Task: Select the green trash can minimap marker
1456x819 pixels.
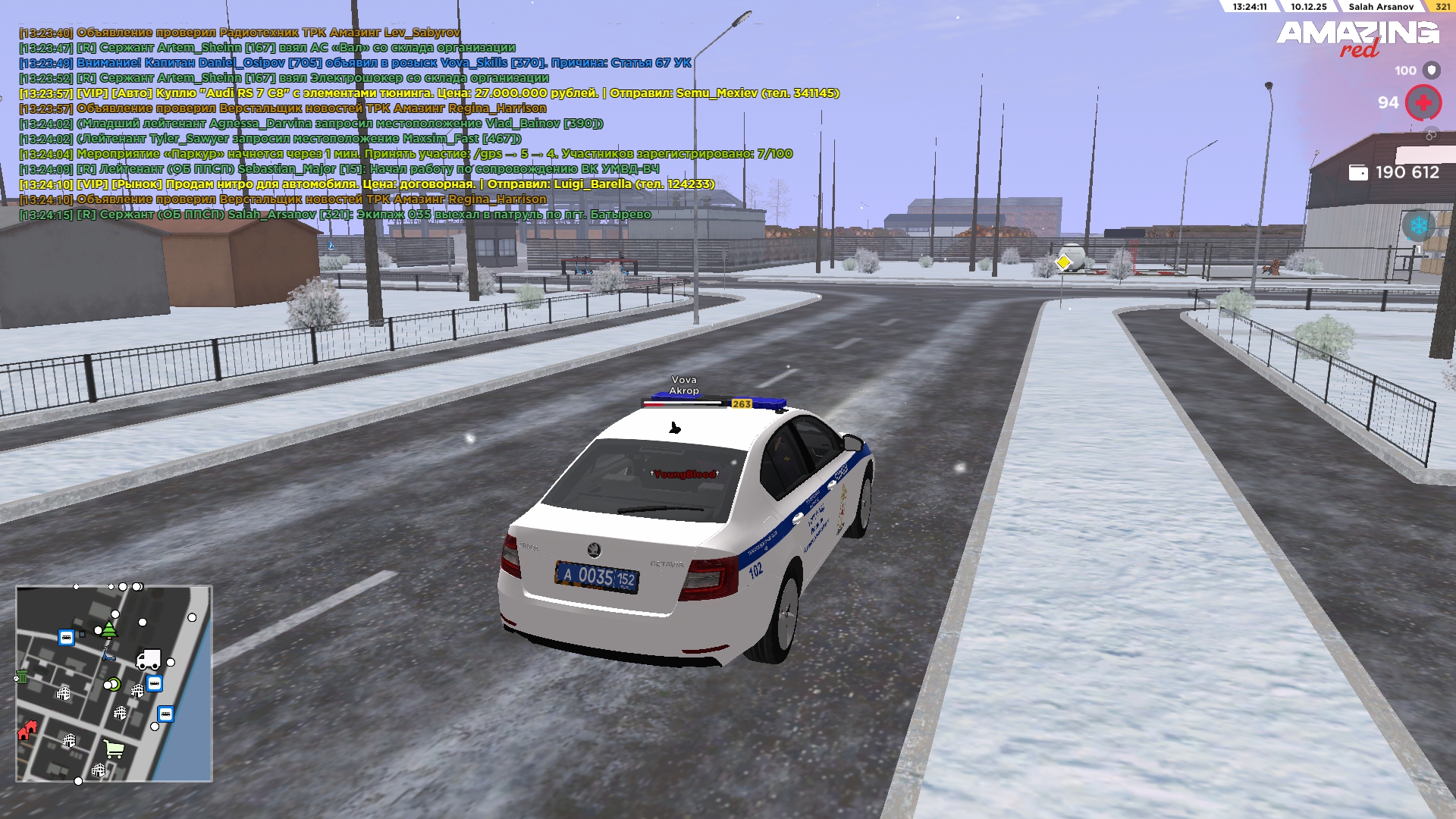Action: pyautogui.click(x=21, y=676)
